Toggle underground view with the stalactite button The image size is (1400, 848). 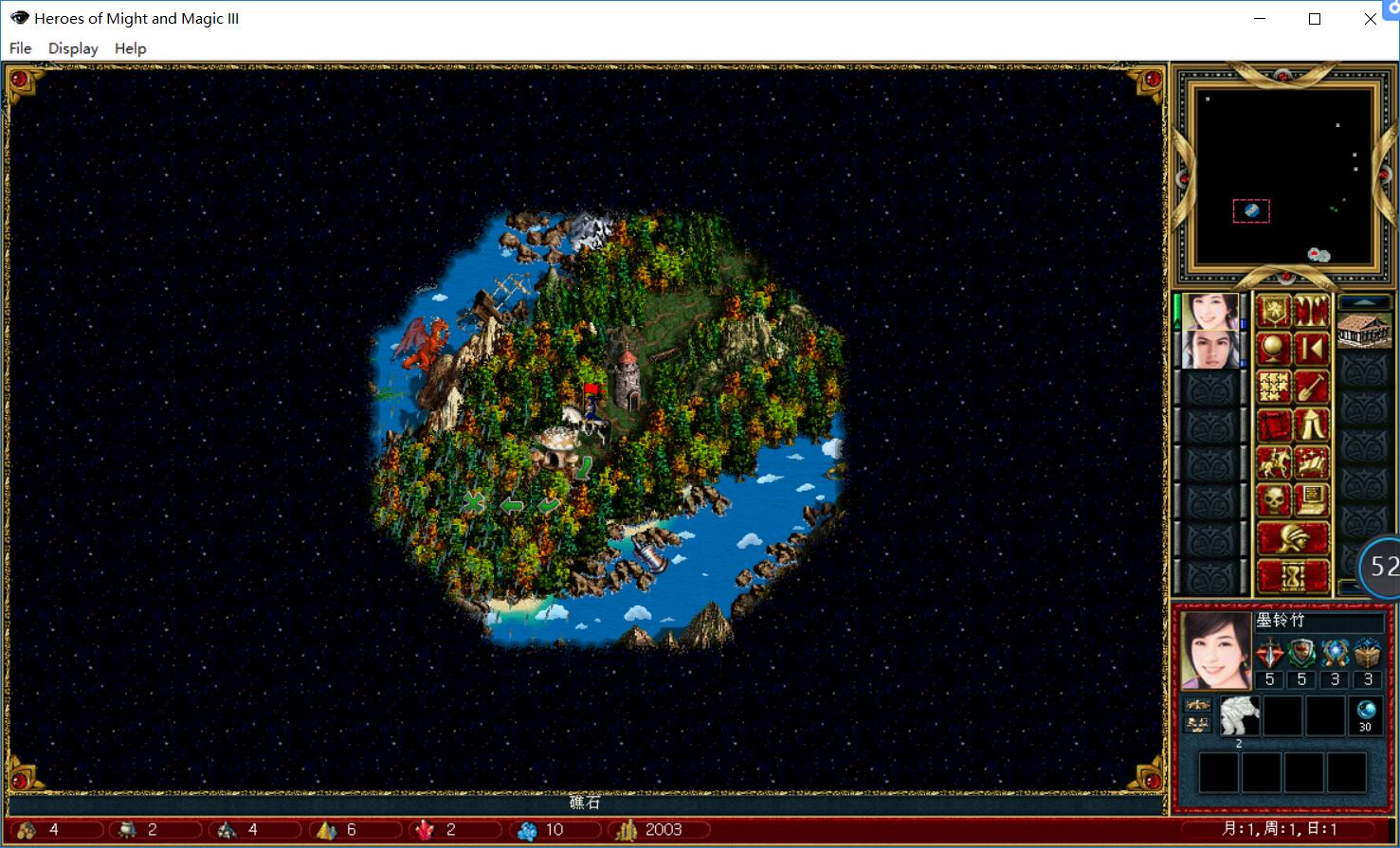point(1312,311)
